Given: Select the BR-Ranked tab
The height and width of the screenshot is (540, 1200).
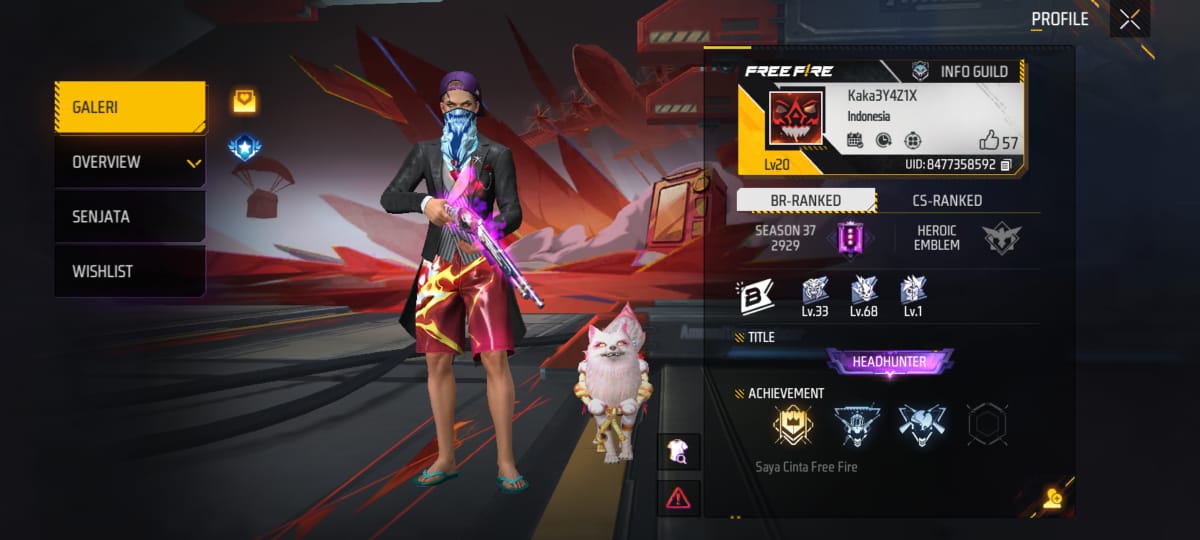Looking at the screenshot, I should tap(806, 200).
